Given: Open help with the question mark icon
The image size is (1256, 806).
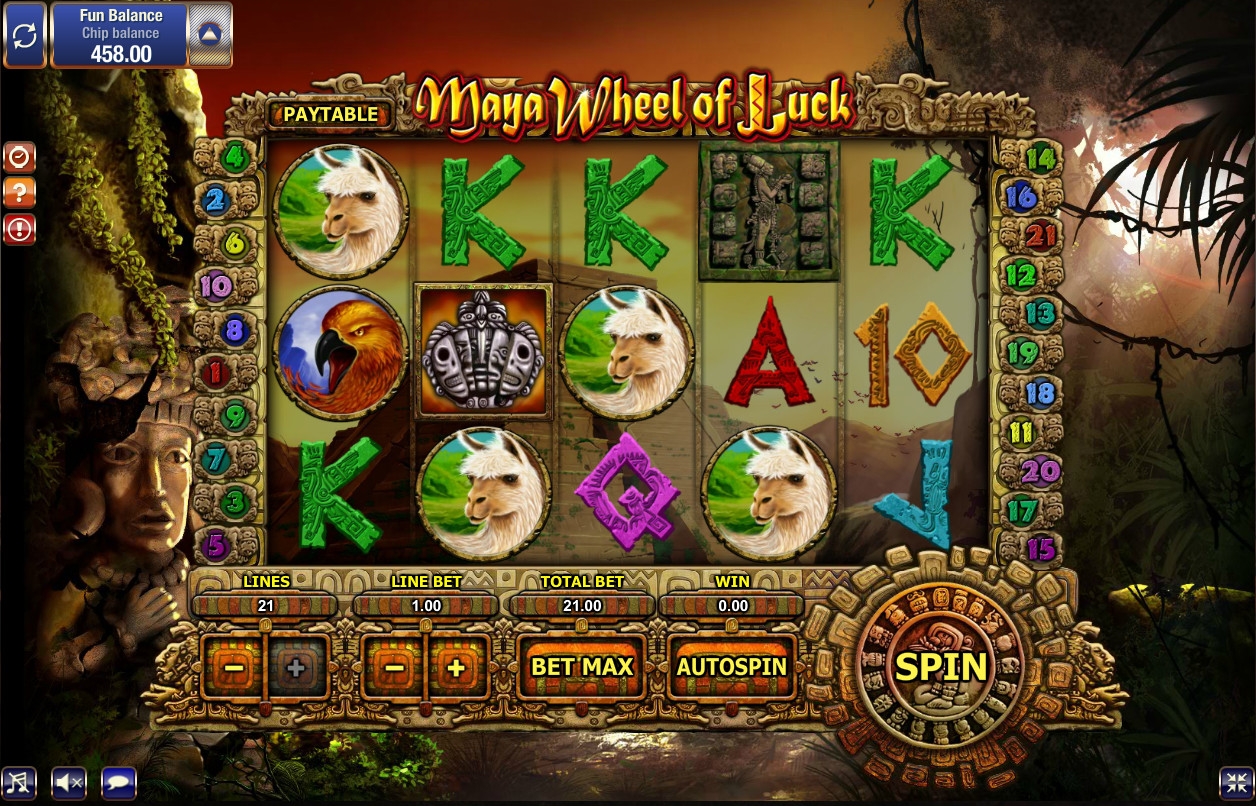Looking at the screenshot, I should (20, 193).
